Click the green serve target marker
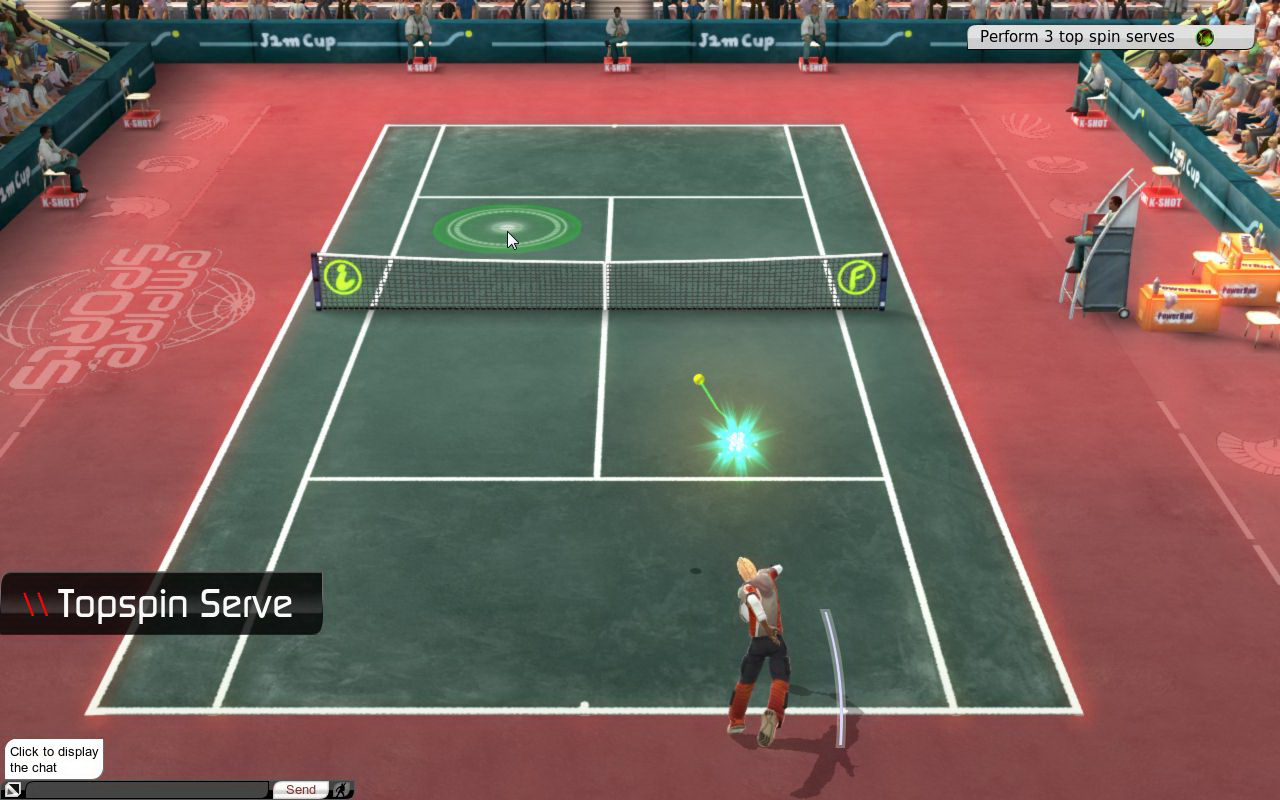The width and height of the screenshot is (1280, 800). click(x=507, y=229)
